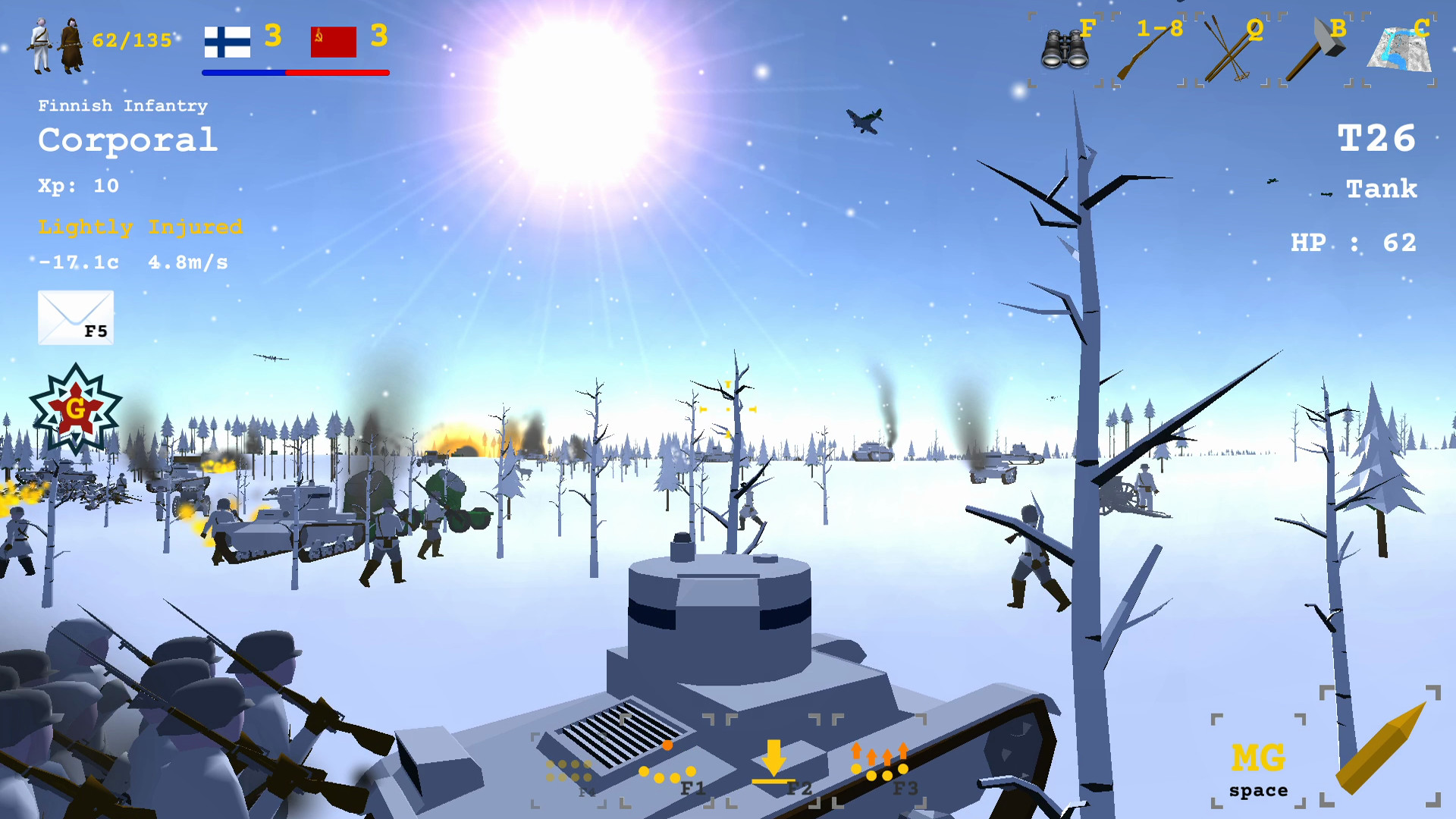Click the blue-red battle strength bar
Image resolution: width=1456 pixels, height=819 pixels.
tap(295, 73)
